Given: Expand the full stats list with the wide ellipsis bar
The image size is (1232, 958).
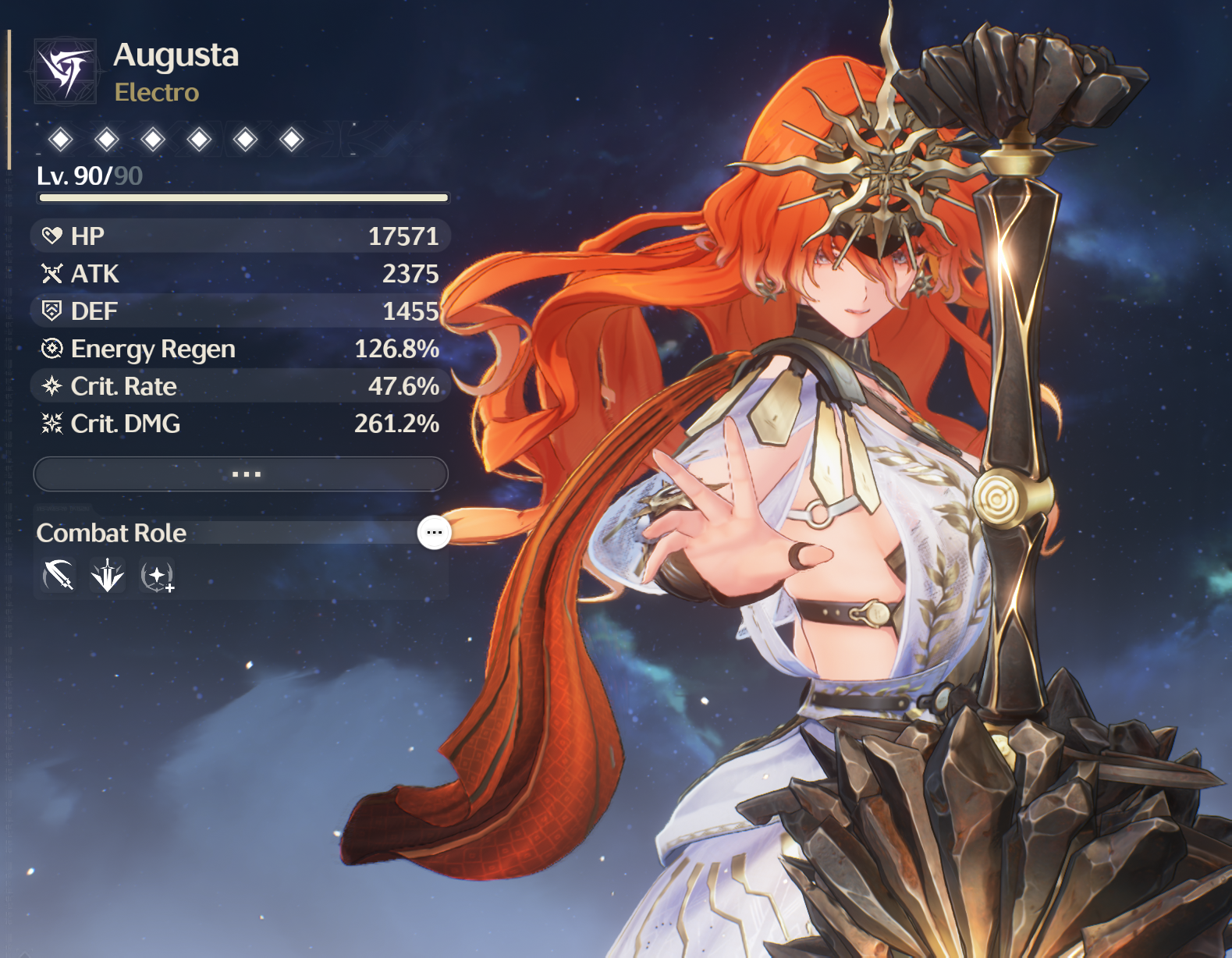Looking at the screenshot, I should 240,474.
